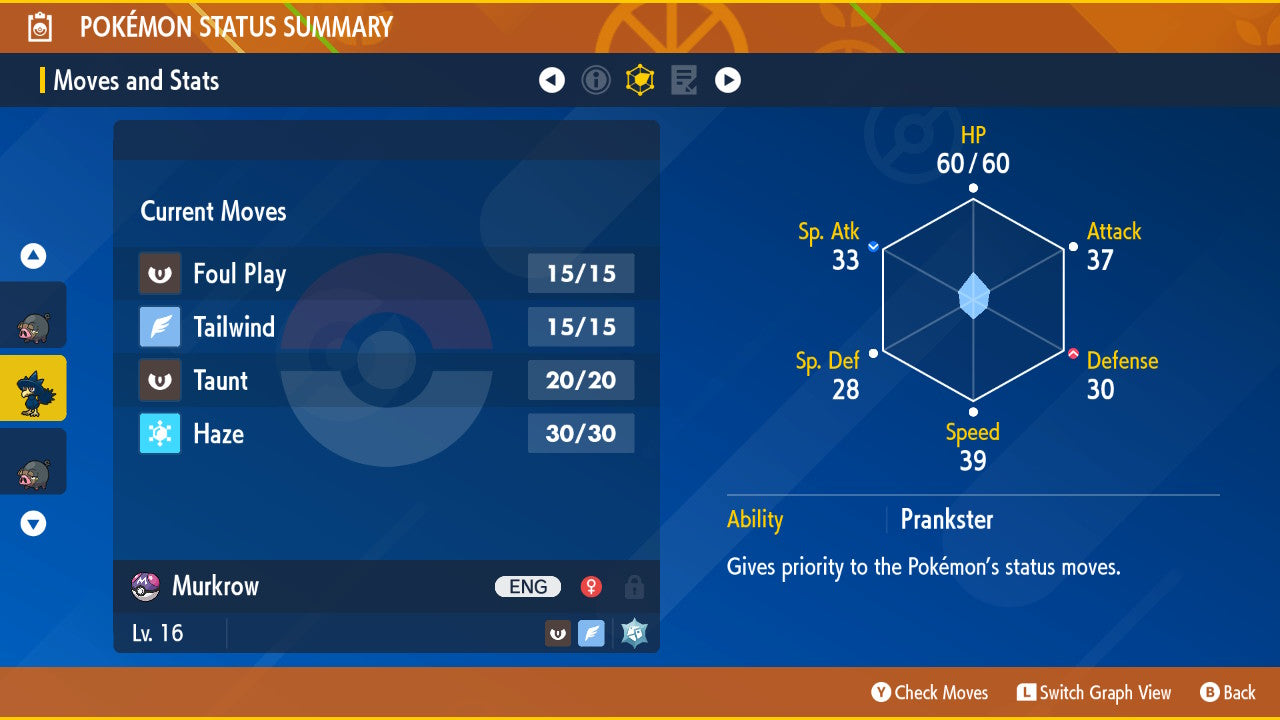
Task: Select the Lechonk above Murkrow
Action: tap(34, 316)
